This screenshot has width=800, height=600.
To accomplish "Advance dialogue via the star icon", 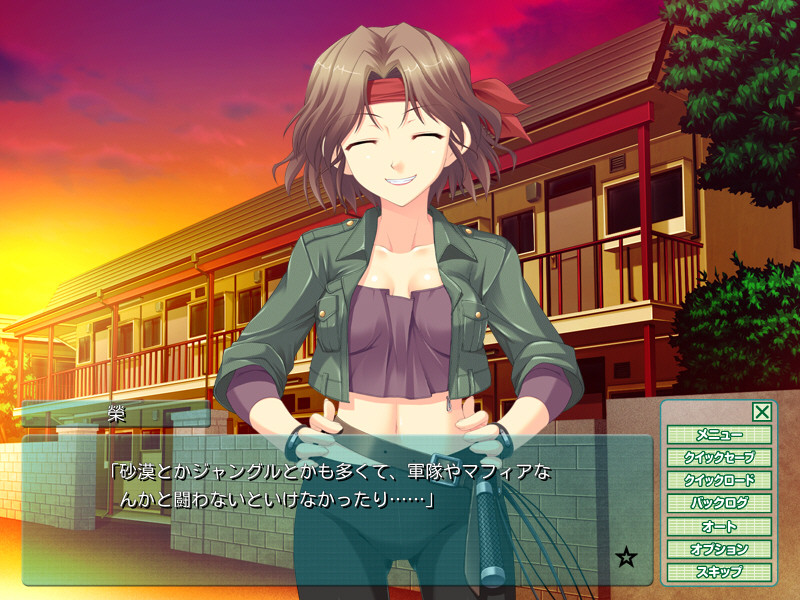I will [x=627, y=558].
